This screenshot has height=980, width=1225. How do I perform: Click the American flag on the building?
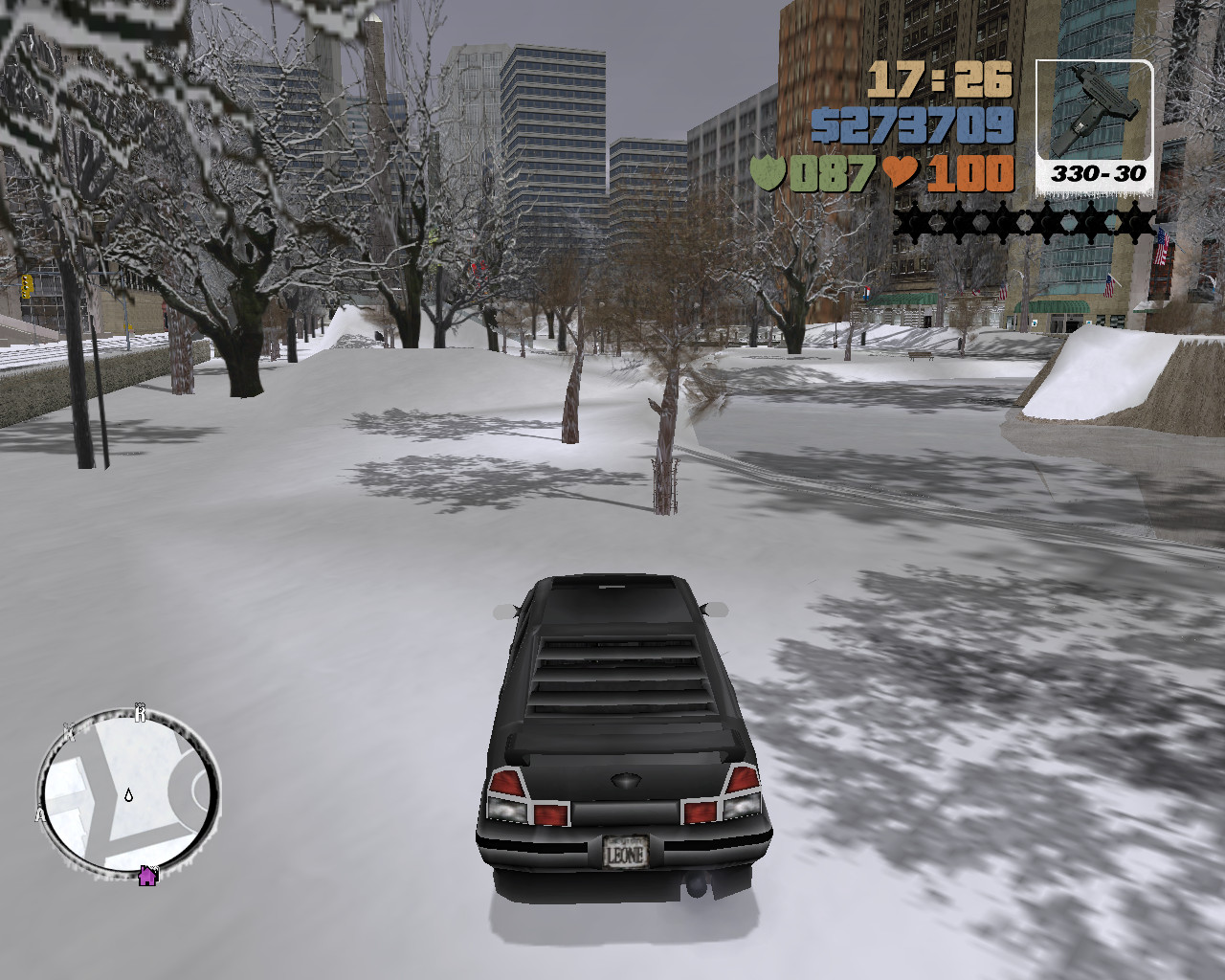[1161, 245]
